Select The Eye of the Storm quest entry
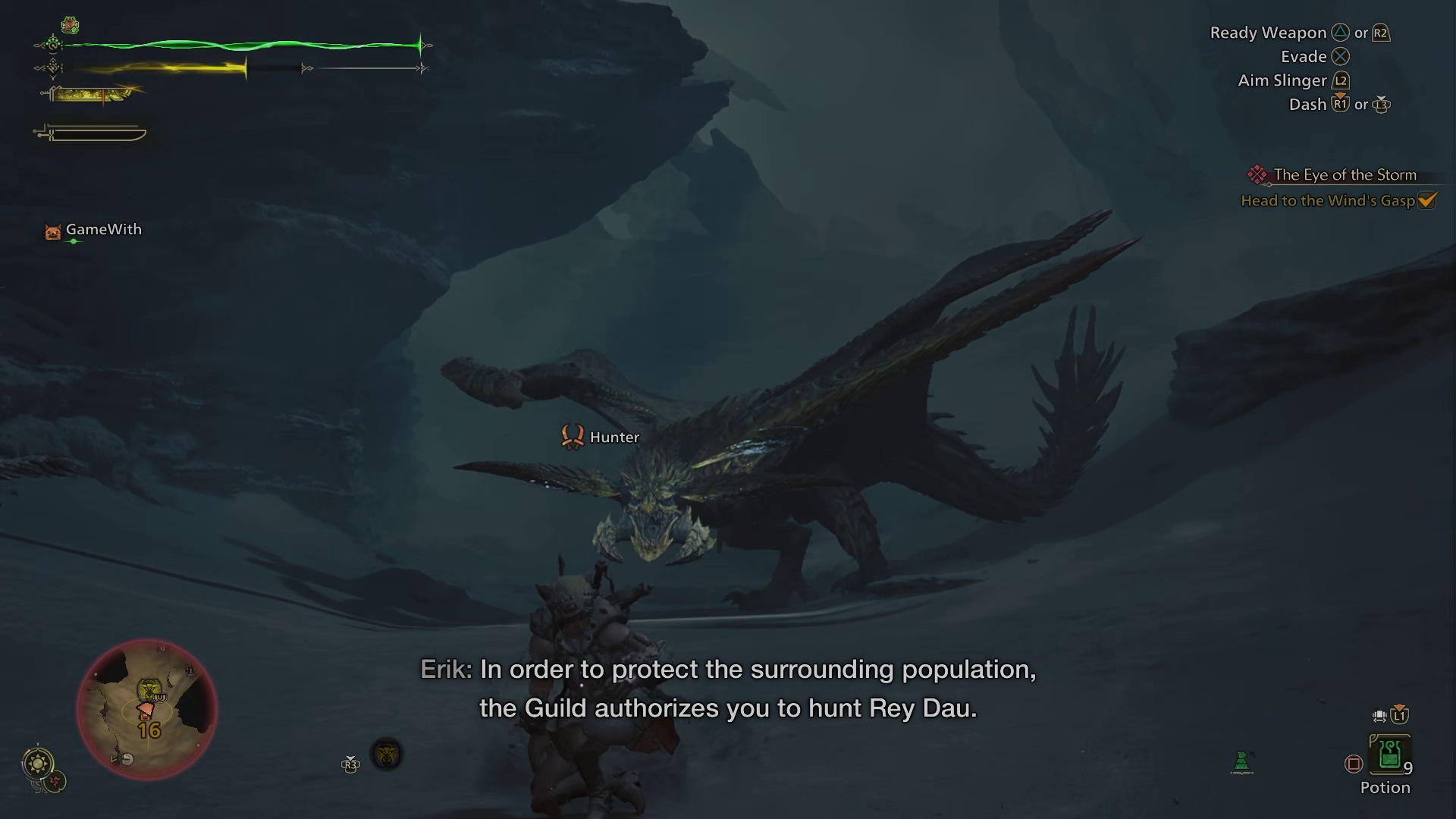The image size is (1456, 819). coord(1345,174)
